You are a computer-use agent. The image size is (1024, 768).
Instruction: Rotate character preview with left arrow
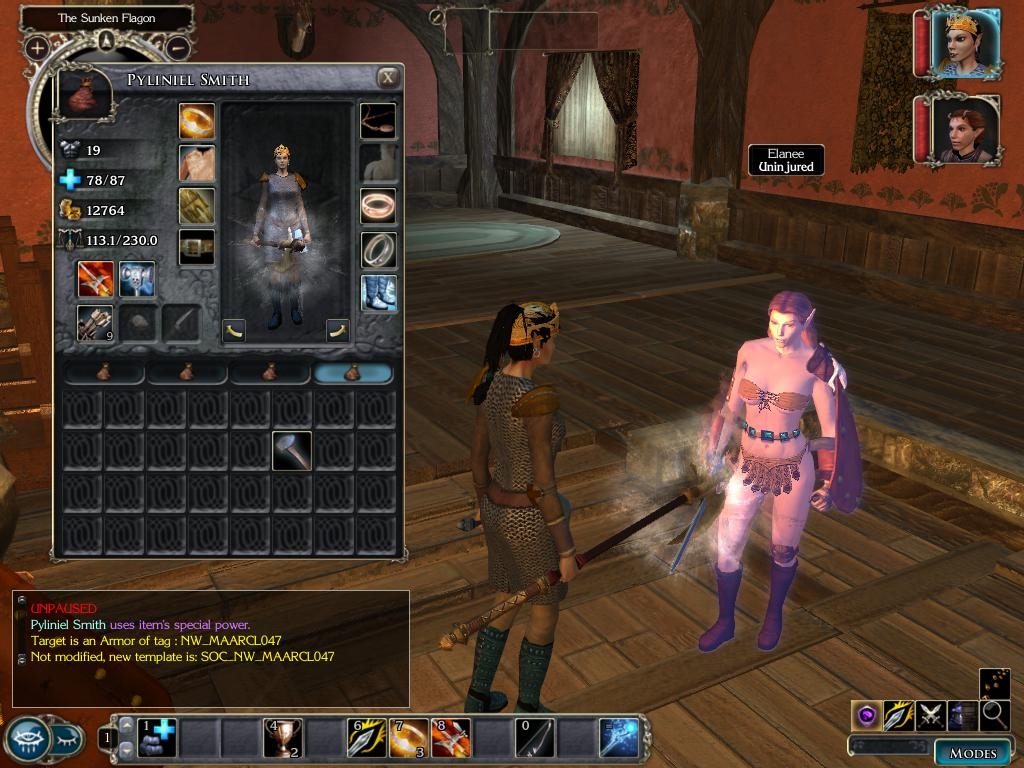[x=234, y=329]
